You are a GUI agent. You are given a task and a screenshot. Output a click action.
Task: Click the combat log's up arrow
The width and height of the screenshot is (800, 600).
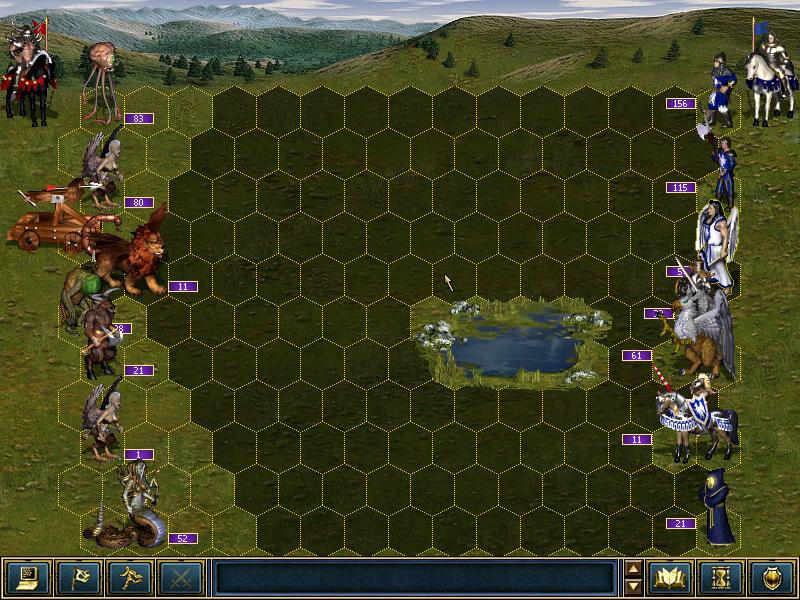pos(632,569)
